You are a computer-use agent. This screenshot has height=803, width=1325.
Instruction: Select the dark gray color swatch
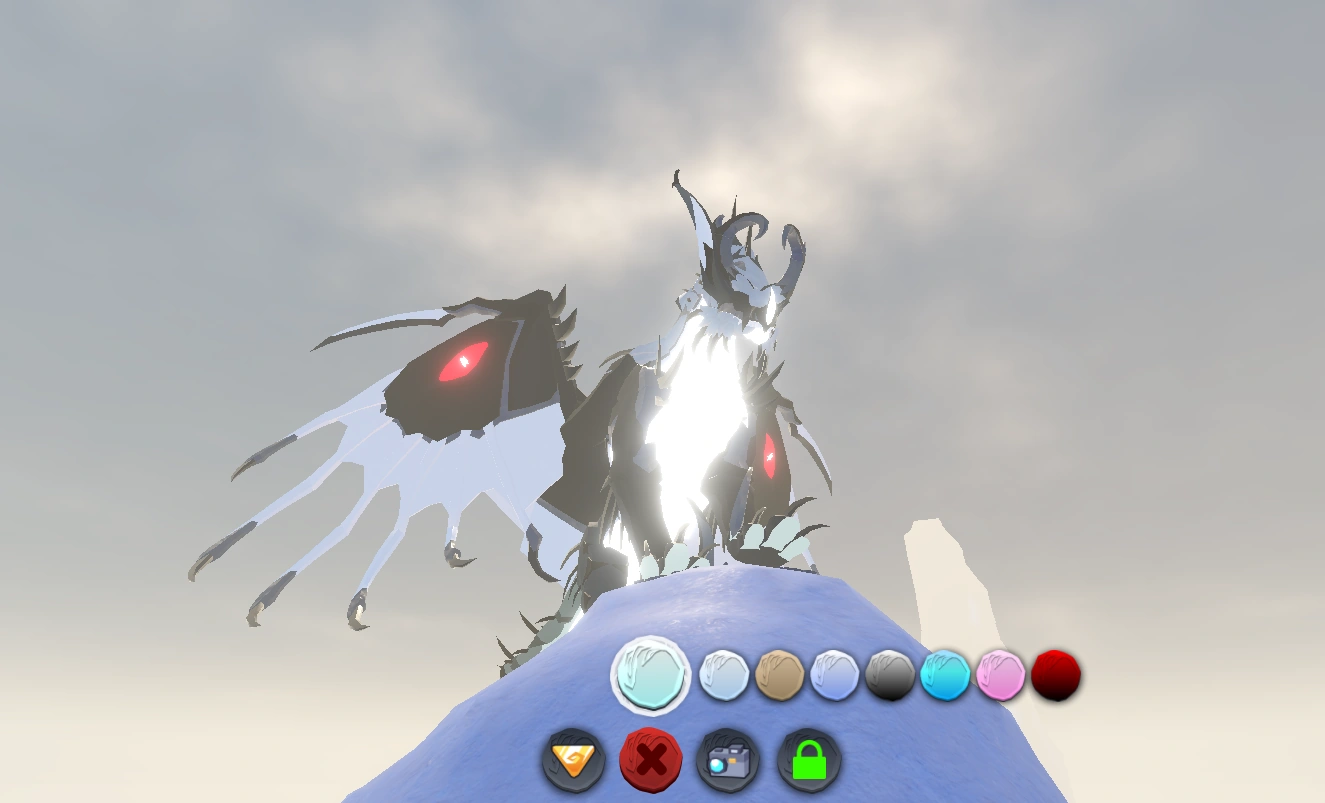(892, 675)
